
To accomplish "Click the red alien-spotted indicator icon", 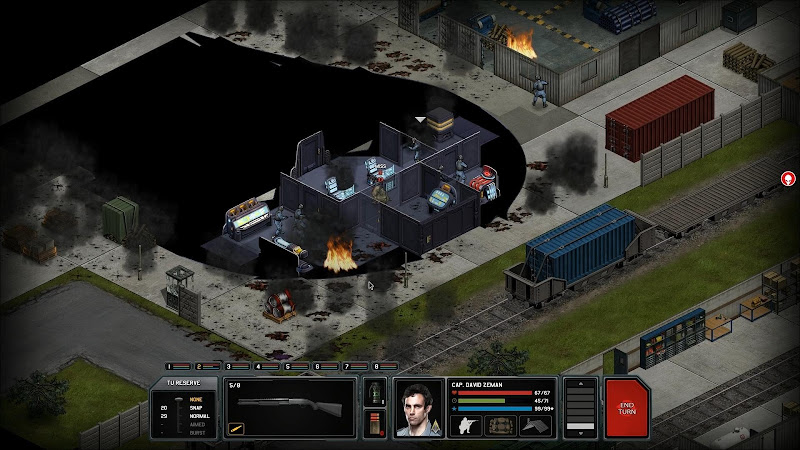I will pos(788,179).
